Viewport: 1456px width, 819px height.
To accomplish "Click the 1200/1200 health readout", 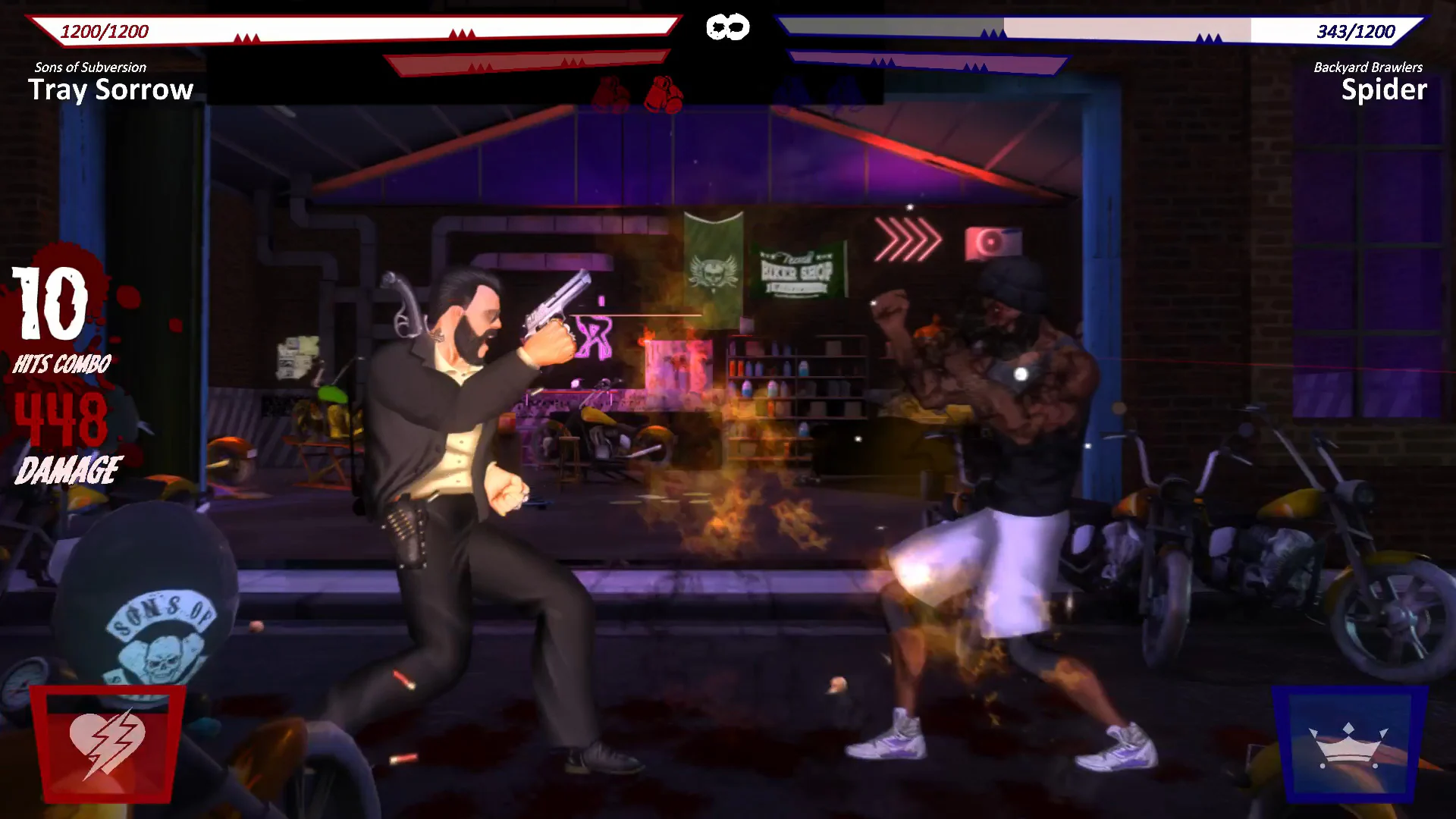I will click(106, 32).
